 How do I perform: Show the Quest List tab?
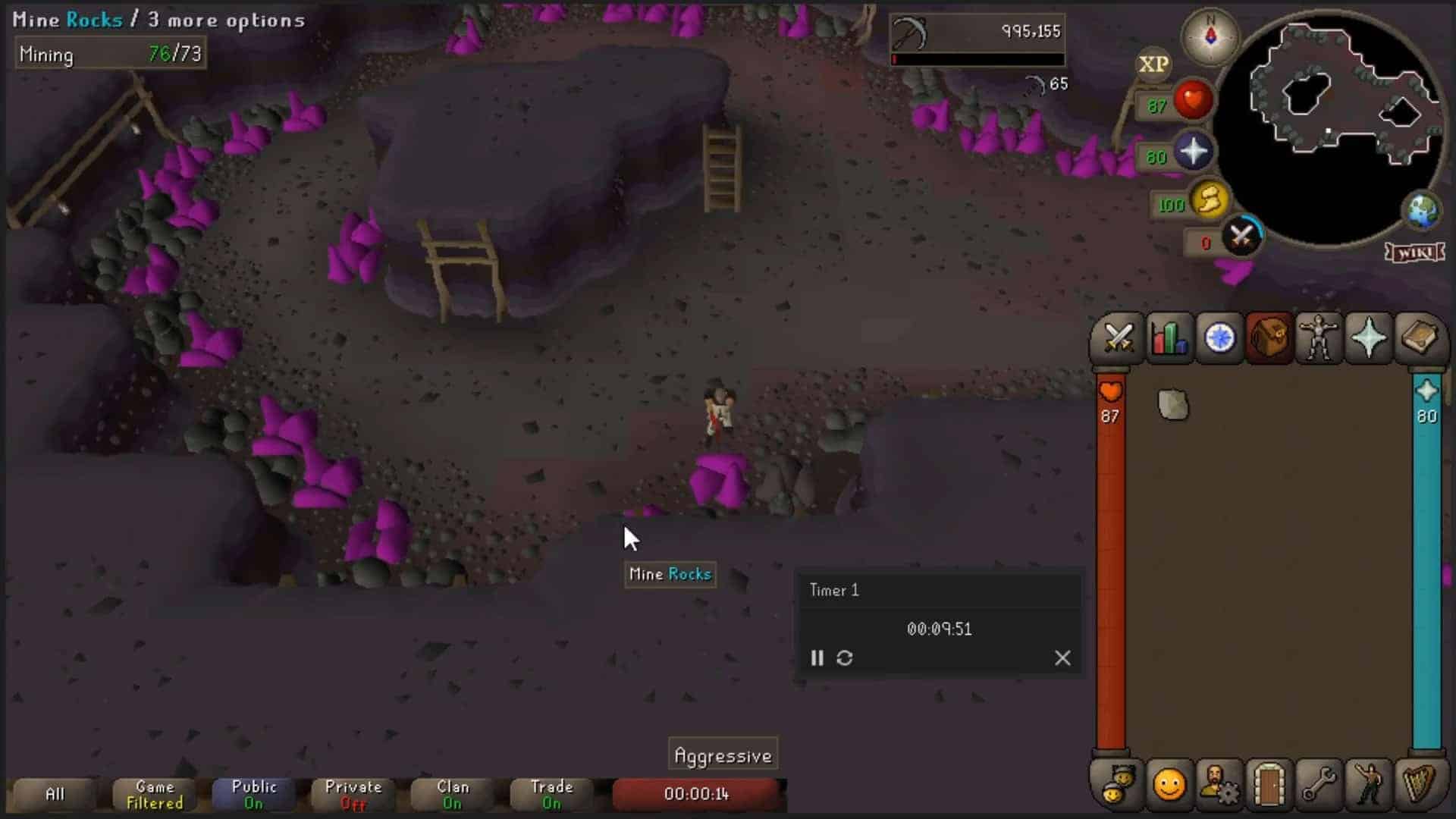[1219, 338]
